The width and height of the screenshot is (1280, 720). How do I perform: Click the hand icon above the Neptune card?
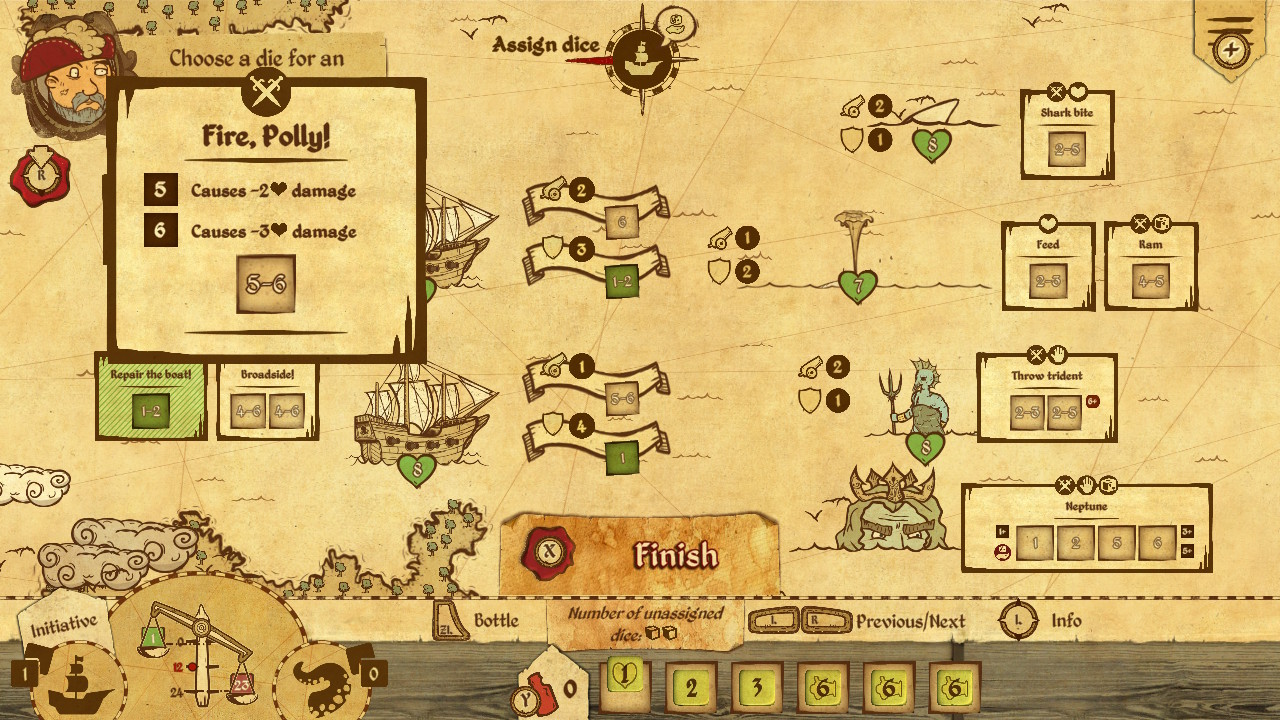[1087, 483]
